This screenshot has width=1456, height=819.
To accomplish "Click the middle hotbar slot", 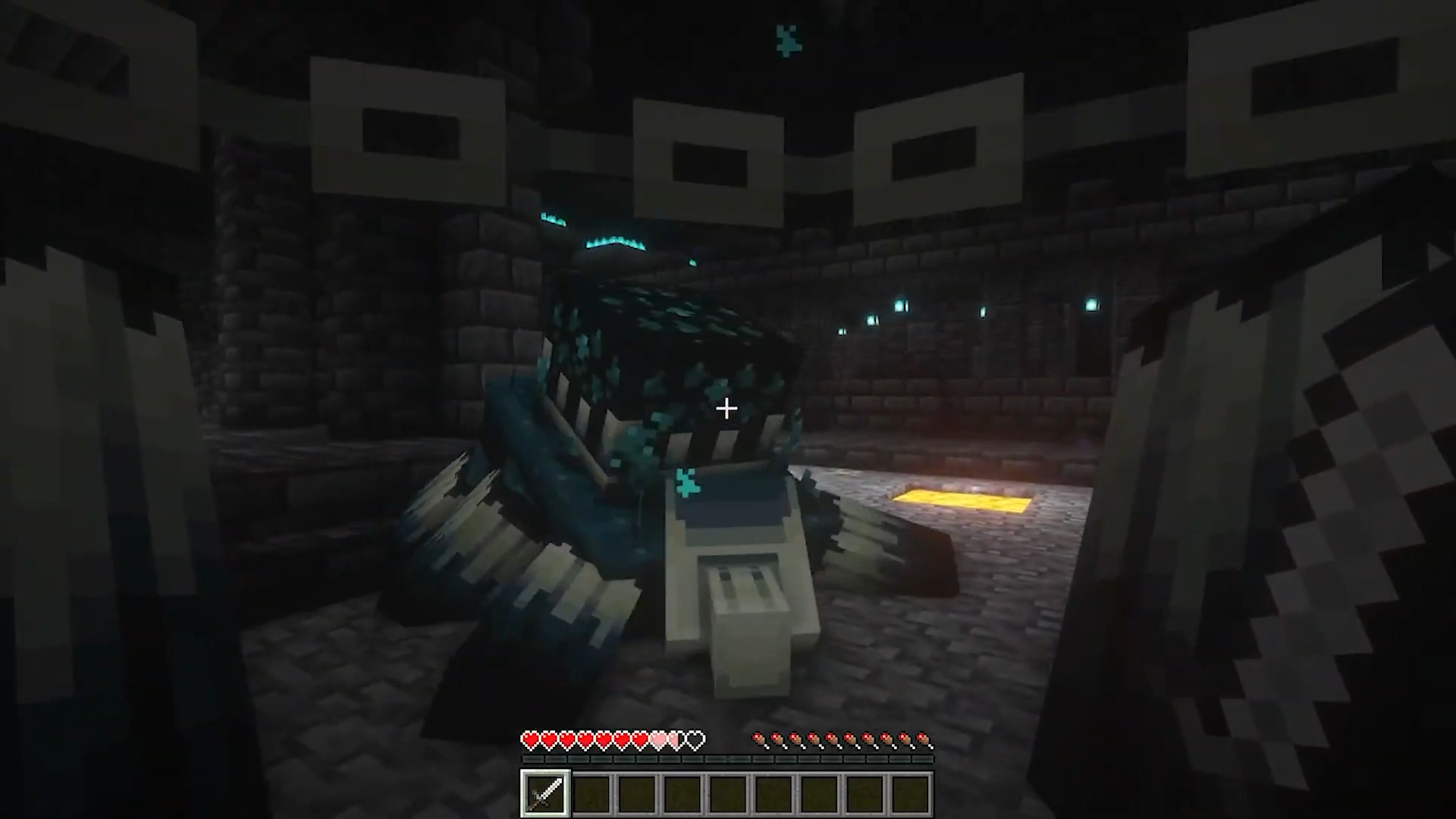I will coord(728,792).
